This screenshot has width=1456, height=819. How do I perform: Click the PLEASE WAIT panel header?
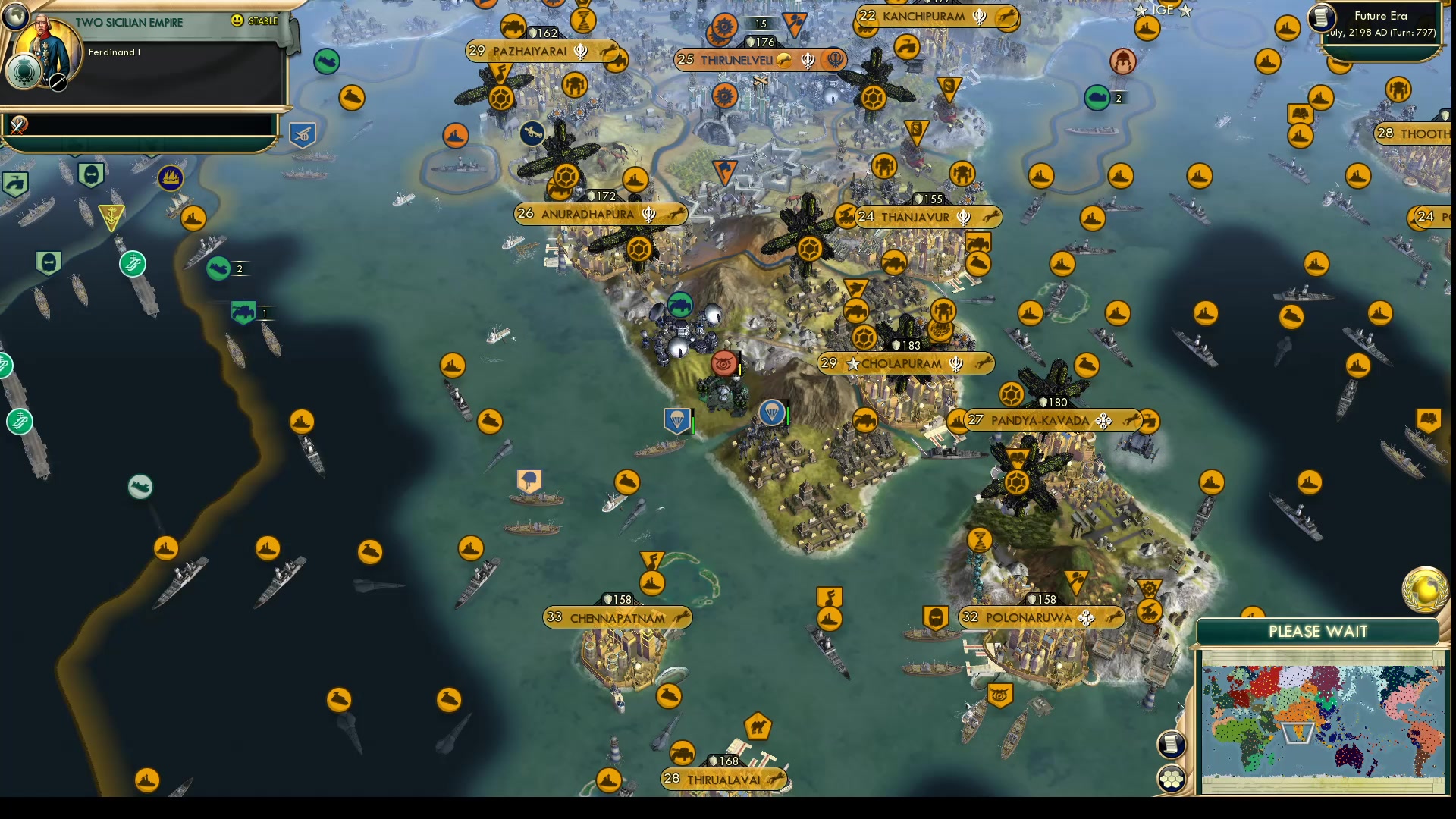[1317, 631]
